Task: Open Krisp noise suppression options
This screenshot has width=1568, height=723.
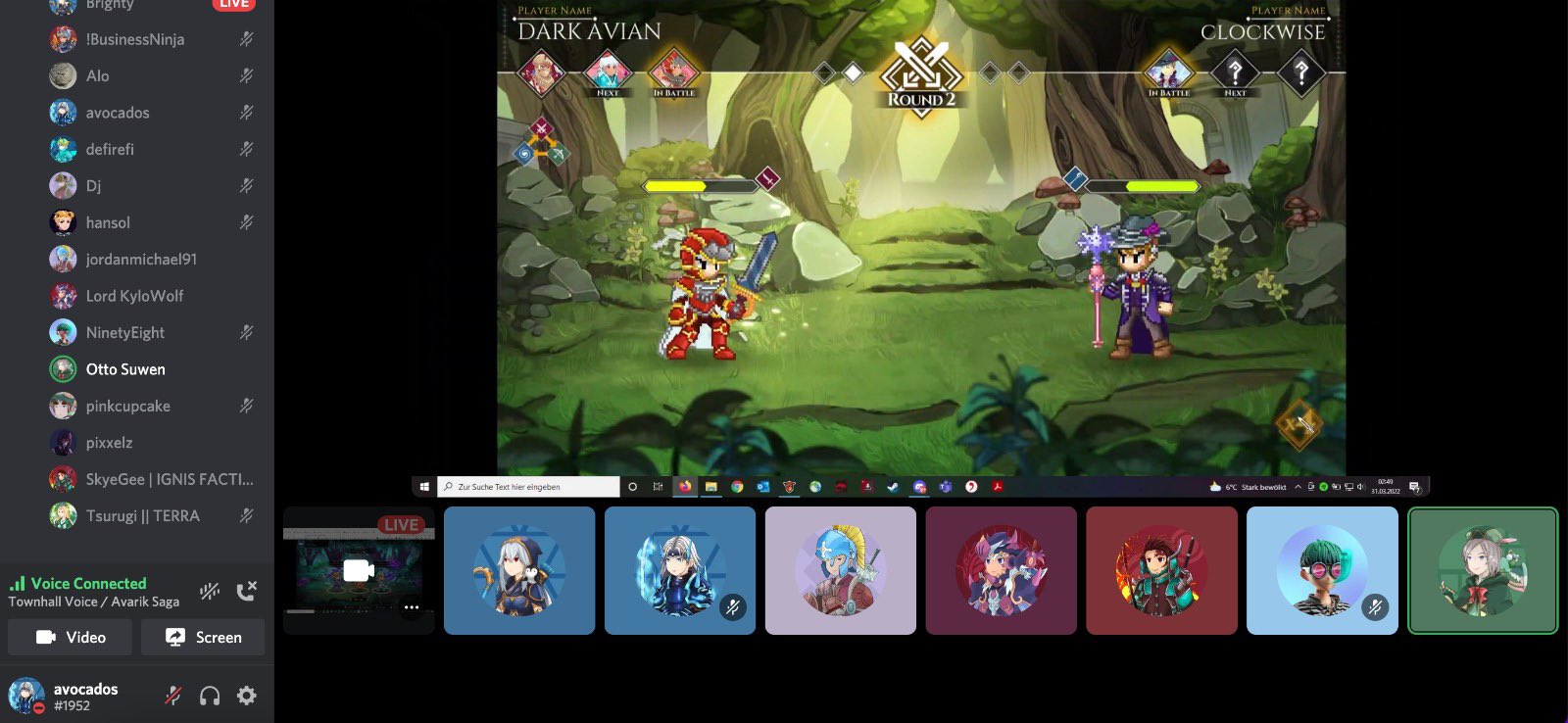Action: point(209,591)
